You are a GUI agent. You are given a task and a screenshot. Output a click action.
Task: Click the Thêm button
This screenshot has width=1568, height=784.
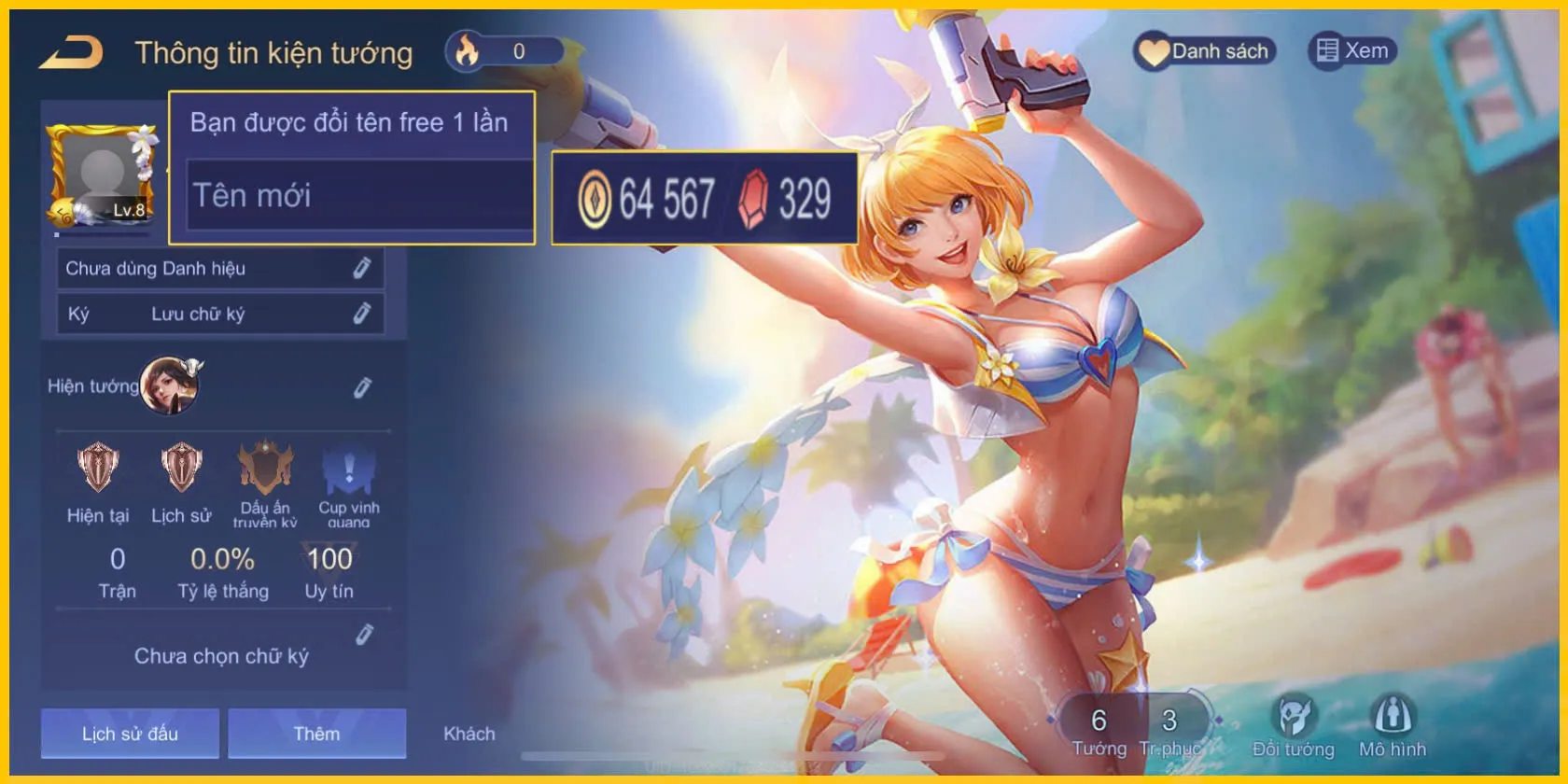[316, 734]
